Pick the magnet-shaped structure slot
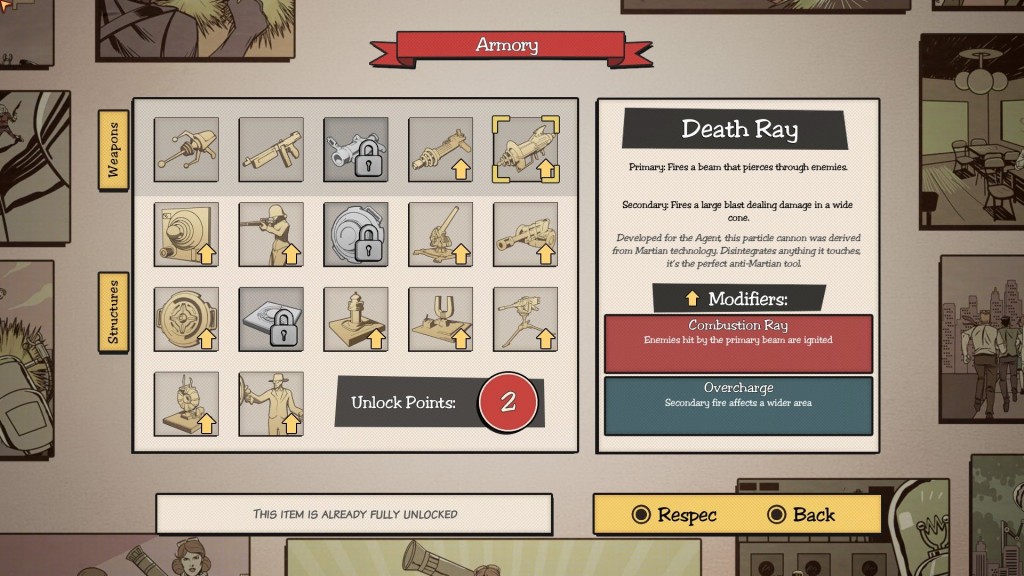This screenshot has height=576, width=1024. coord(441,320)
